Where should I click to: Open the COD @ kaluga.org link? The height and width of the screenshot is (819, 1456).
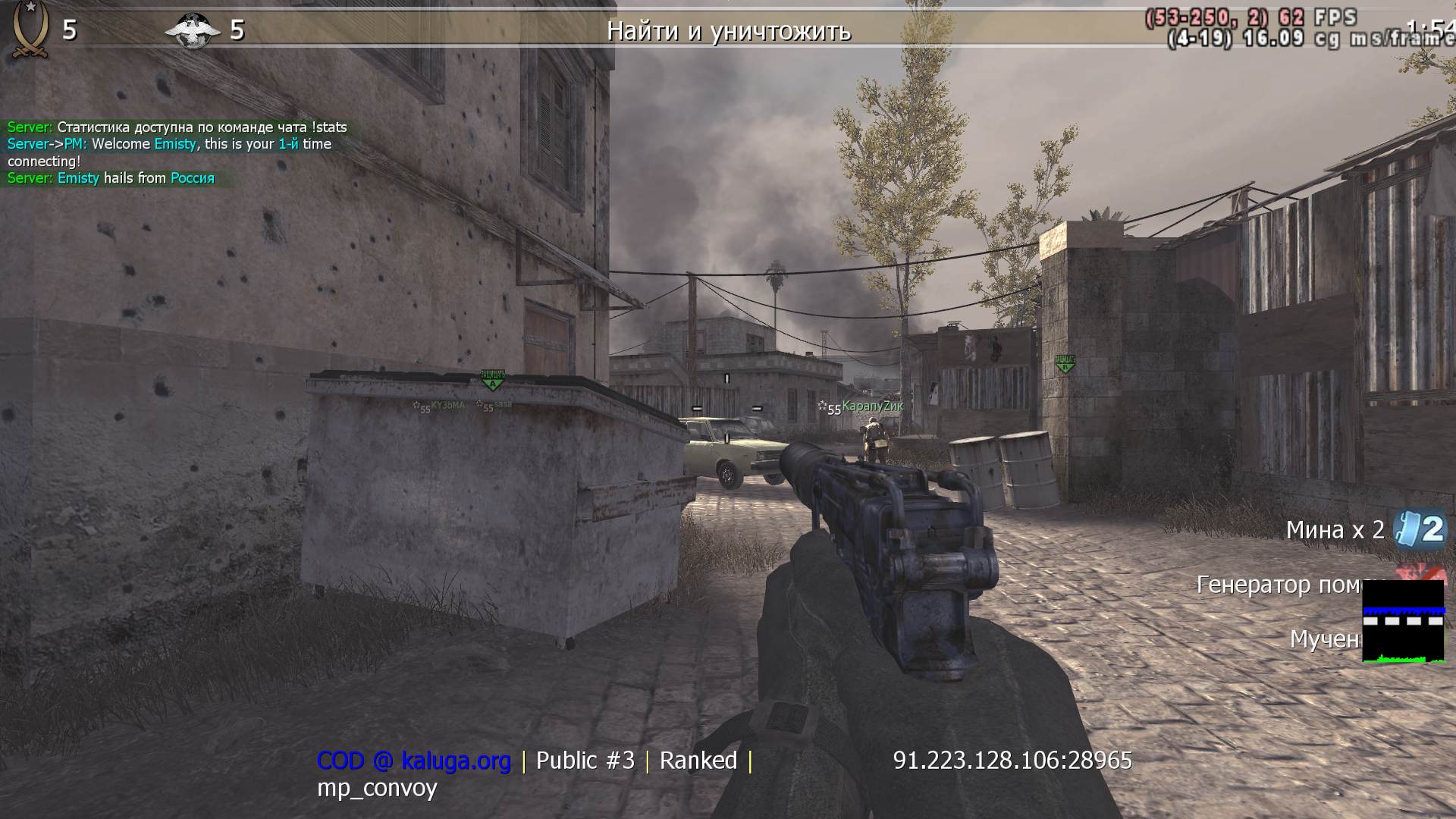[416, 761]
